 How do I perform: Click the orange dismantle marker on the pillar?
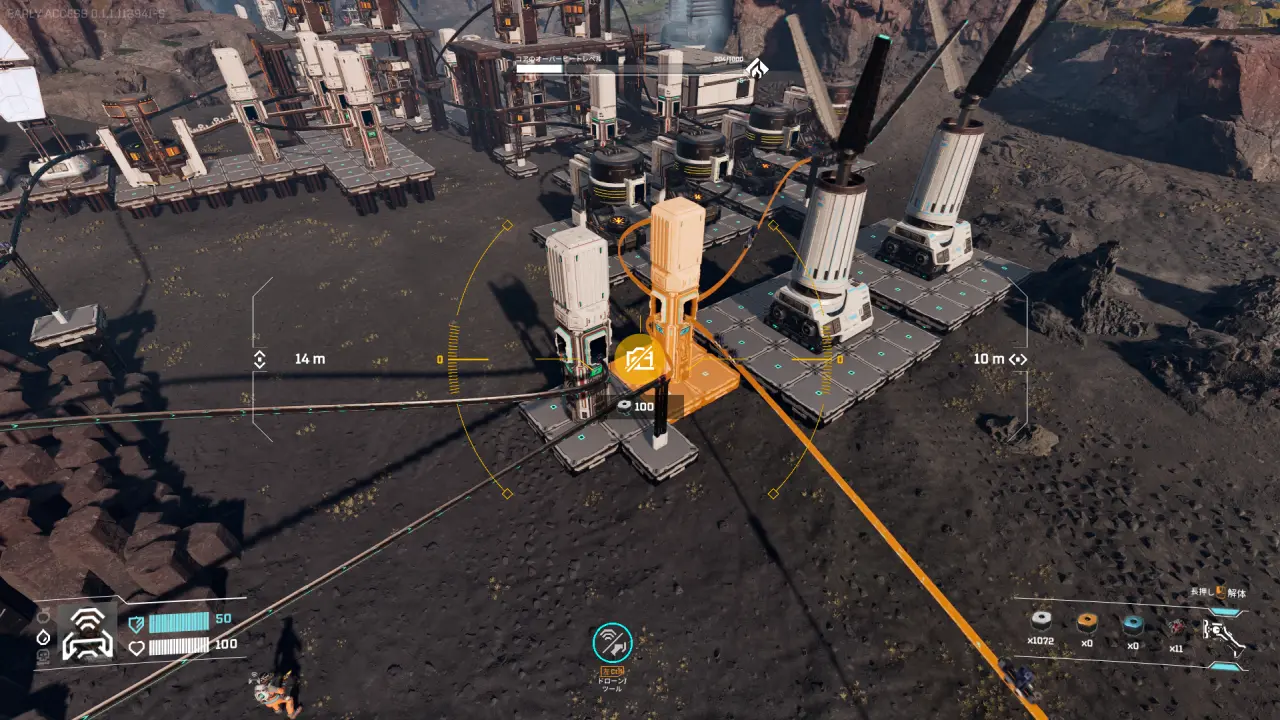(x=638, y=358)
